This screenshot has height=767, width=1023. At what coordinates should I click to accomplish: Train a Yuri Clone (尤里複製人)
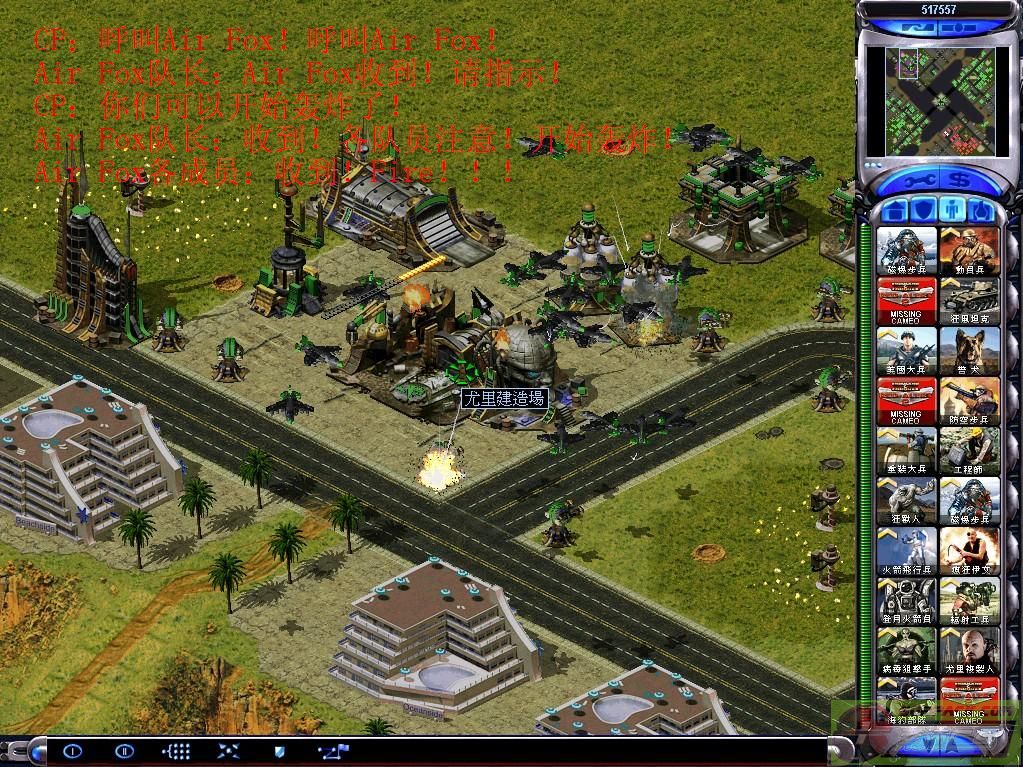pyautogui.click(x=969, y=650)
